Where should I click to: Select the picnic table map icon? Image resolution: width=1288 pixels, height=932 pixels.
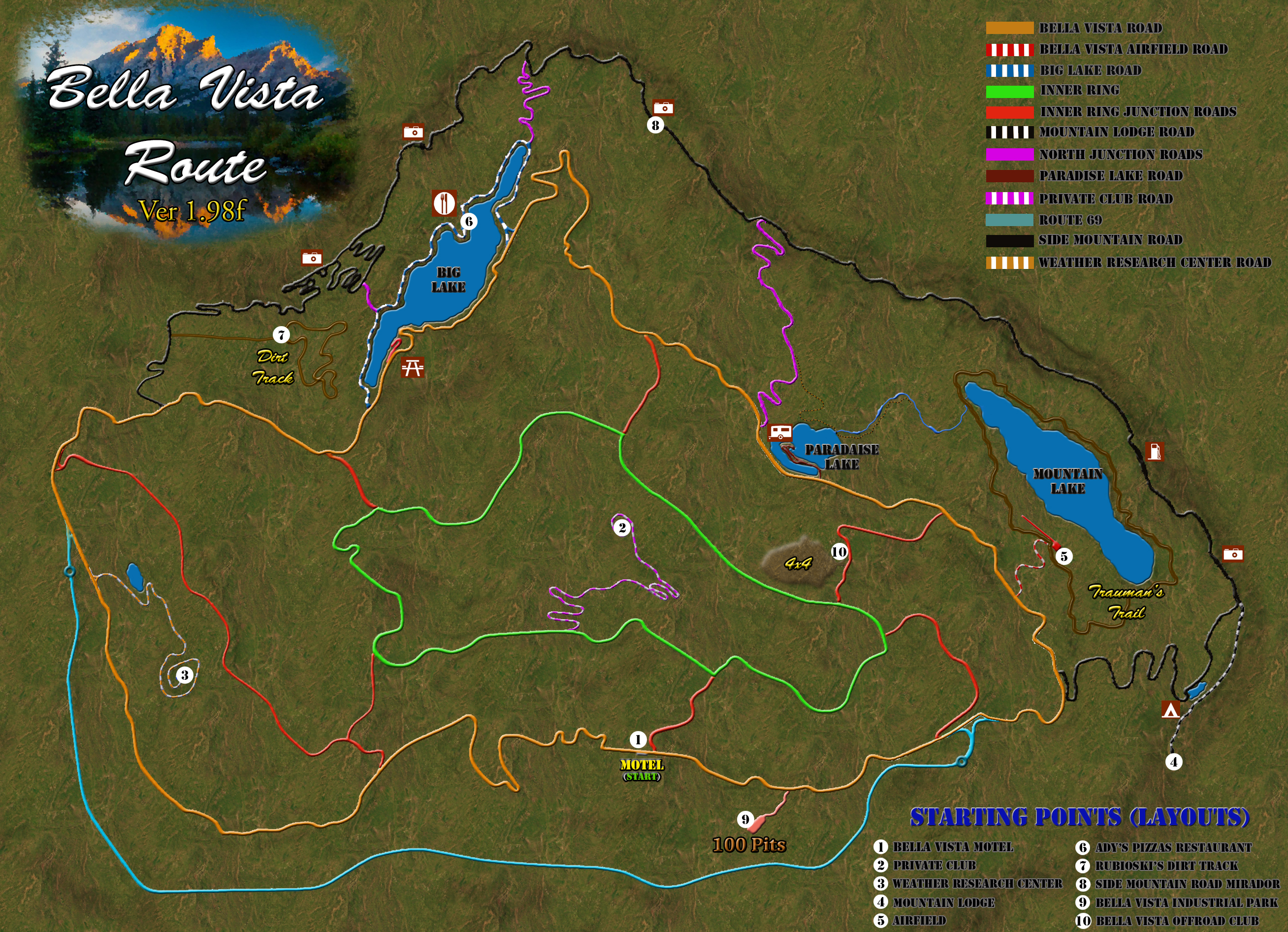(x=413, y=367)
